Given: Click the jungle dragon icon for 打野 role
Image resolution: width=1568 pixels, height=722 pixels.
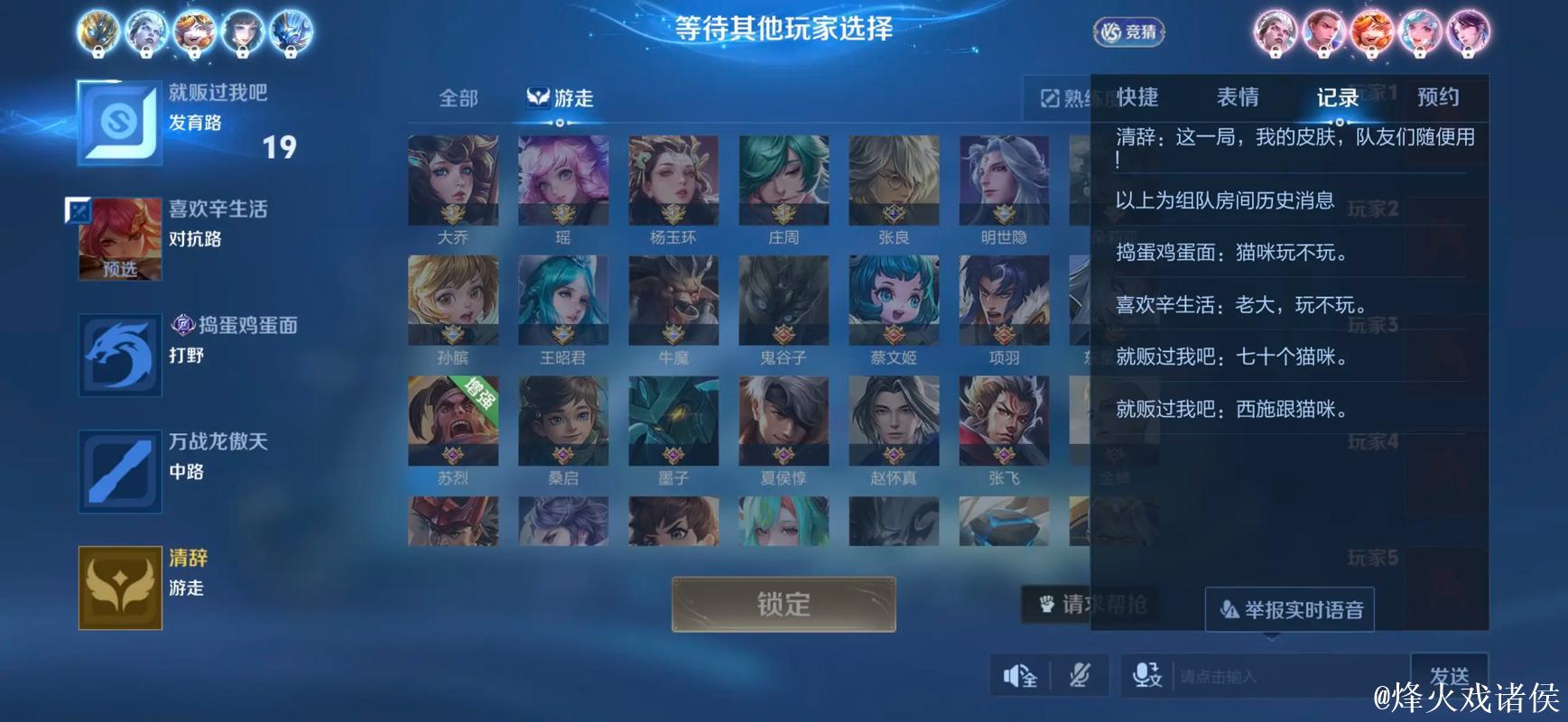Looking at the screenshot, I should click(118, 356).
